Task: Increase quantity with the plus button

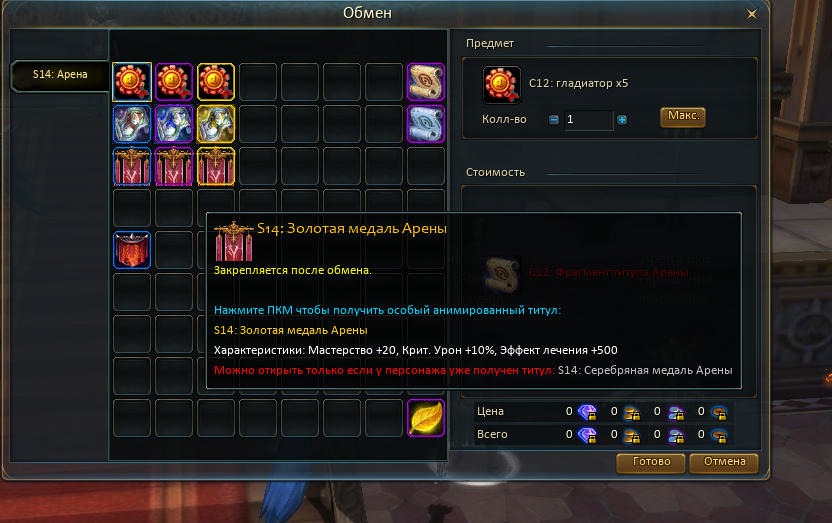Action: click(622, 120)
